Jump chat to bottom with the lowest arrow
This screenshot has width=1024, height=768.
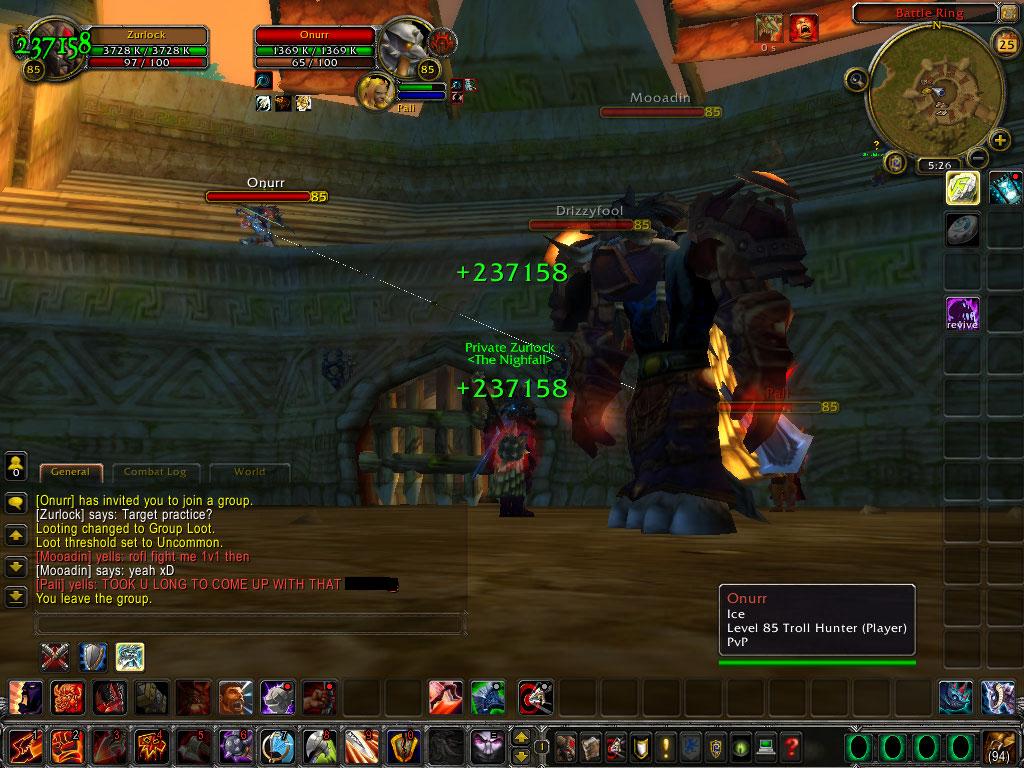(x=16, y=597)
